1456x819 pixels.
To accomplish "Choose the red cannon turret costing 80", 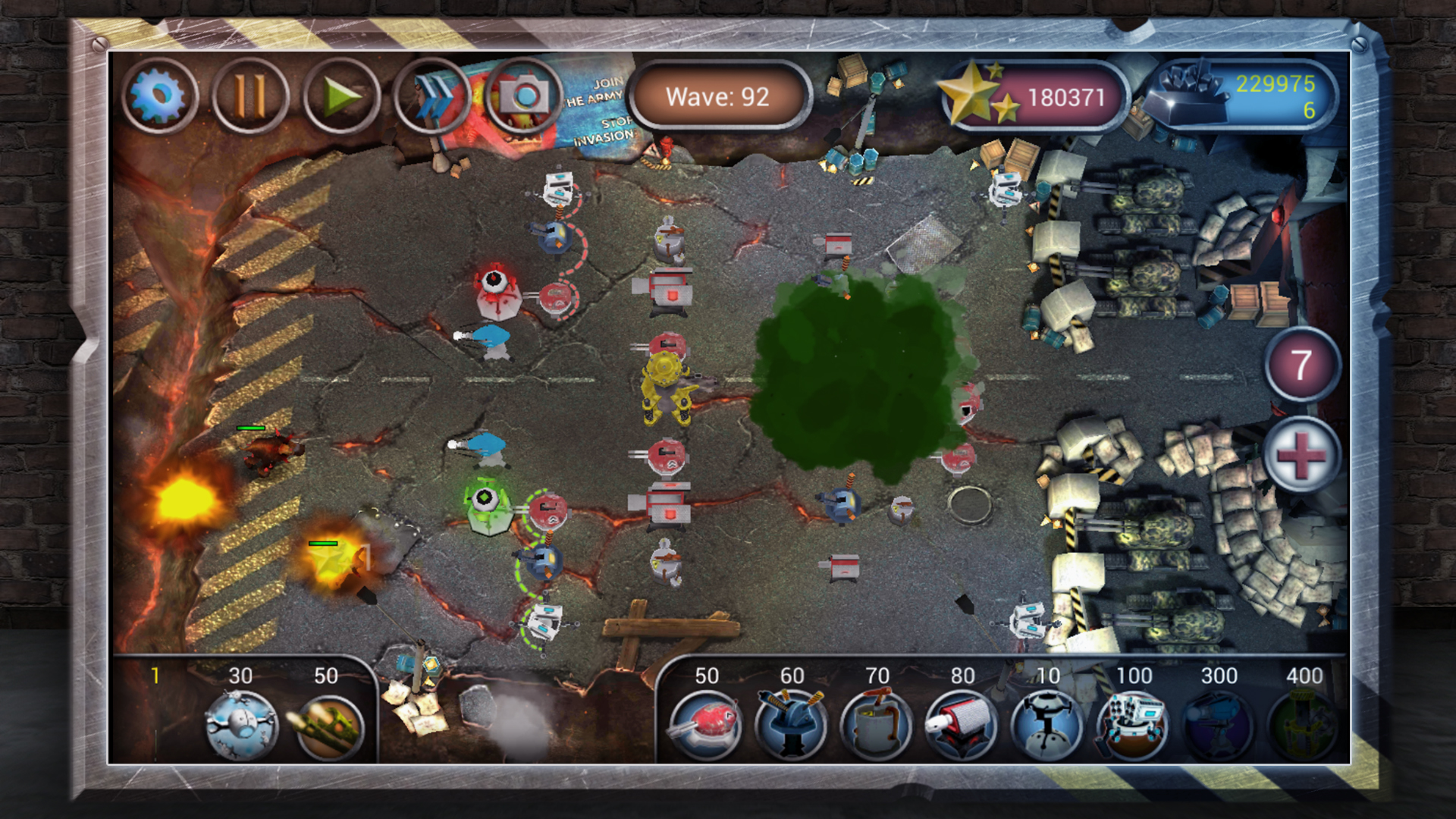I will pyautogui.click(x=962, y=724).
